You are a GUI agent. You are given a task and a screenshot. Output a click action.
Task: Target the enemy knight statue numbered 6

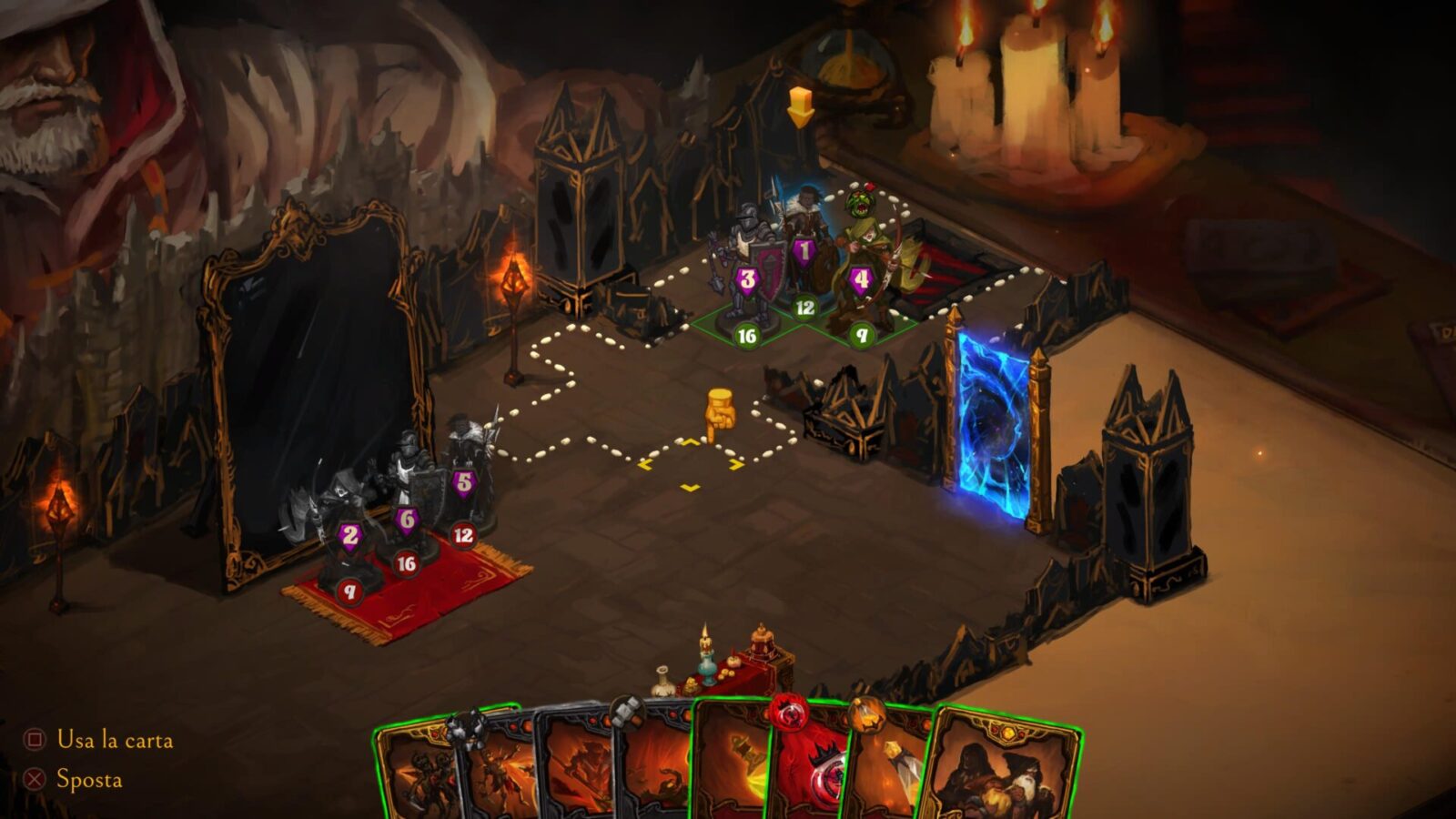406,496
